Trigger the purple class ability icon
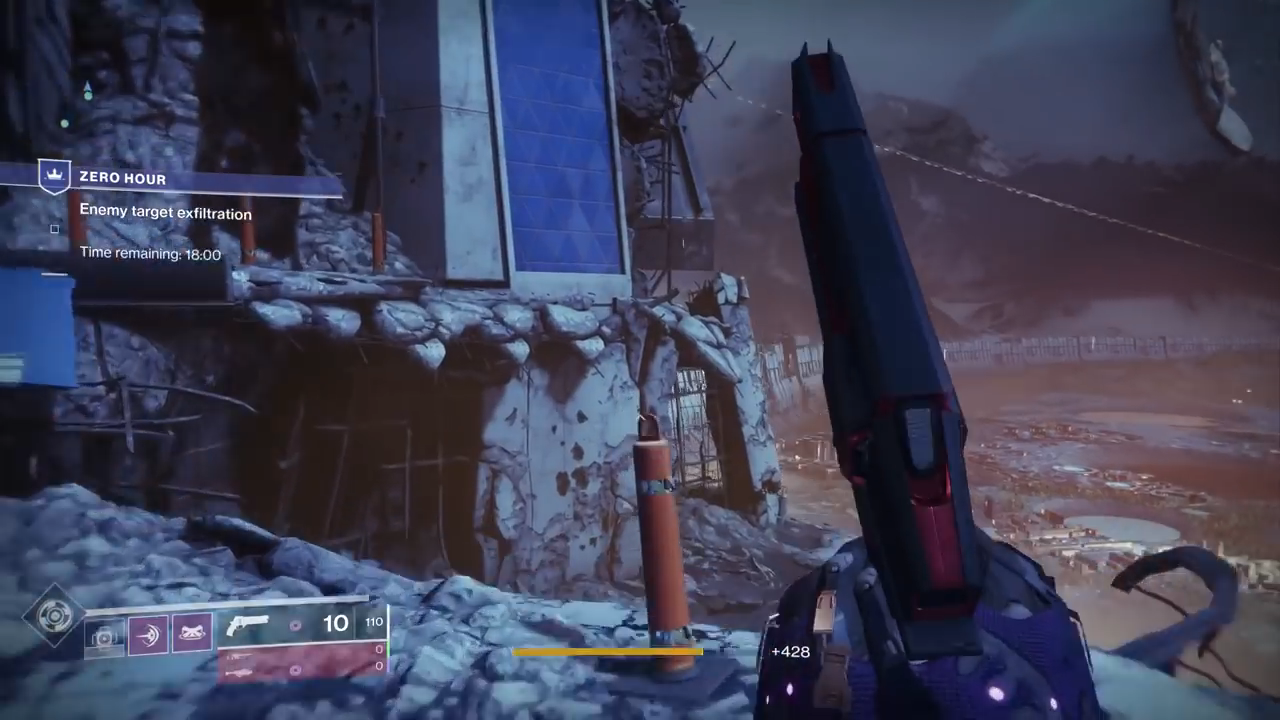Image resolution: width=1280 pixels, height=720 pixels. click(x=191, y=635)
